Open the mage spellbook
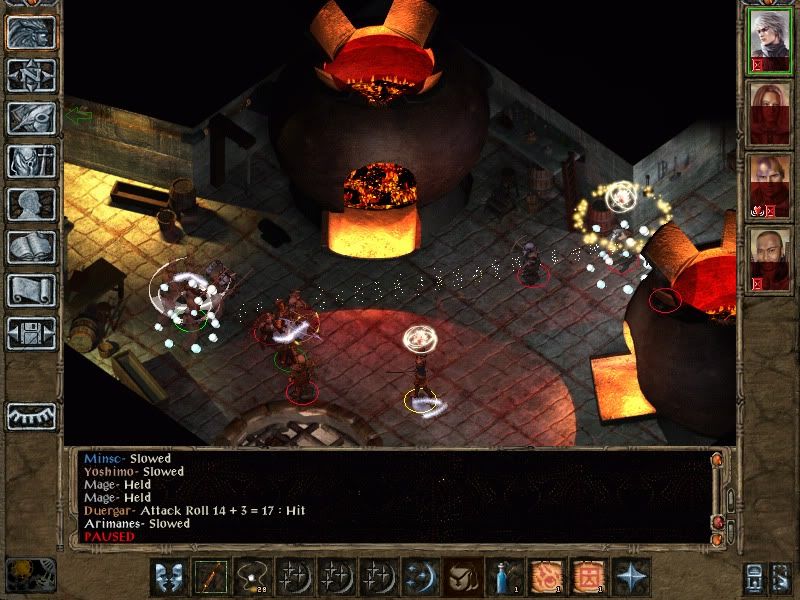The image size is (800, 600). [30, 247]
